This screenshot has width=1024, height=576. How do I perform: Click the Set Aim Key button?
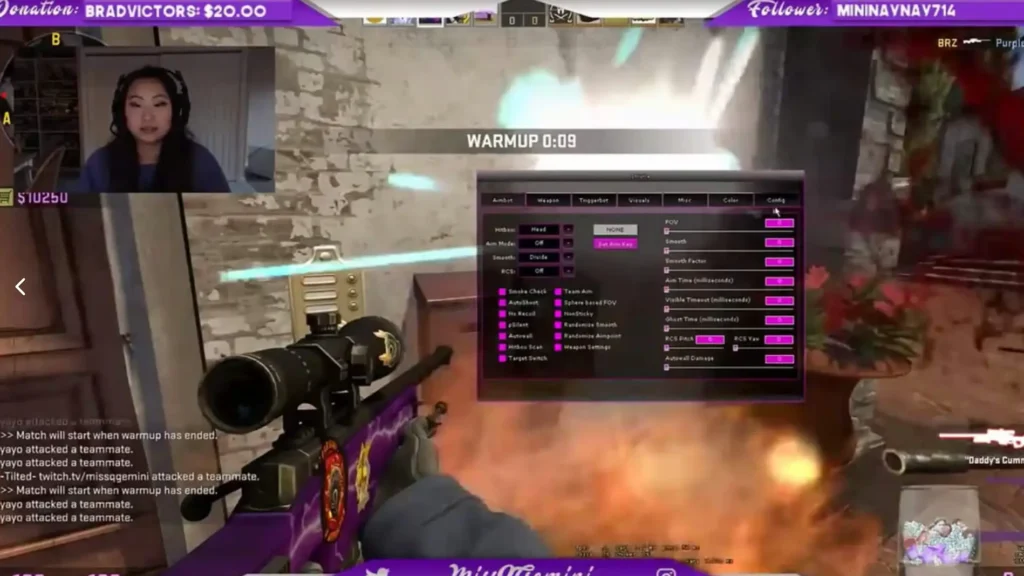click(x=615, y=244)
